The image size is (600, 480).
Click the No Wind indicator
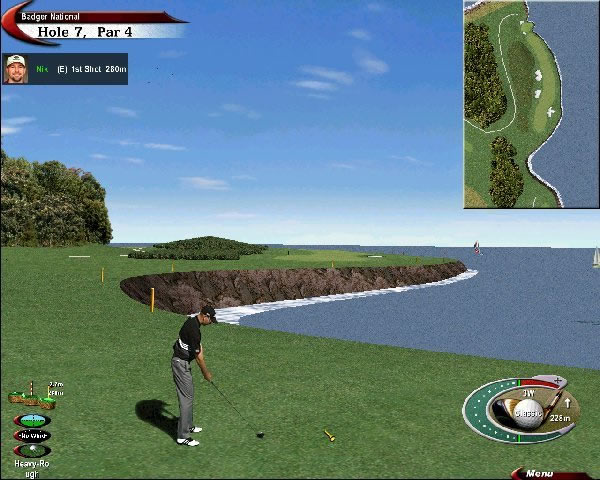click(32, 435)
